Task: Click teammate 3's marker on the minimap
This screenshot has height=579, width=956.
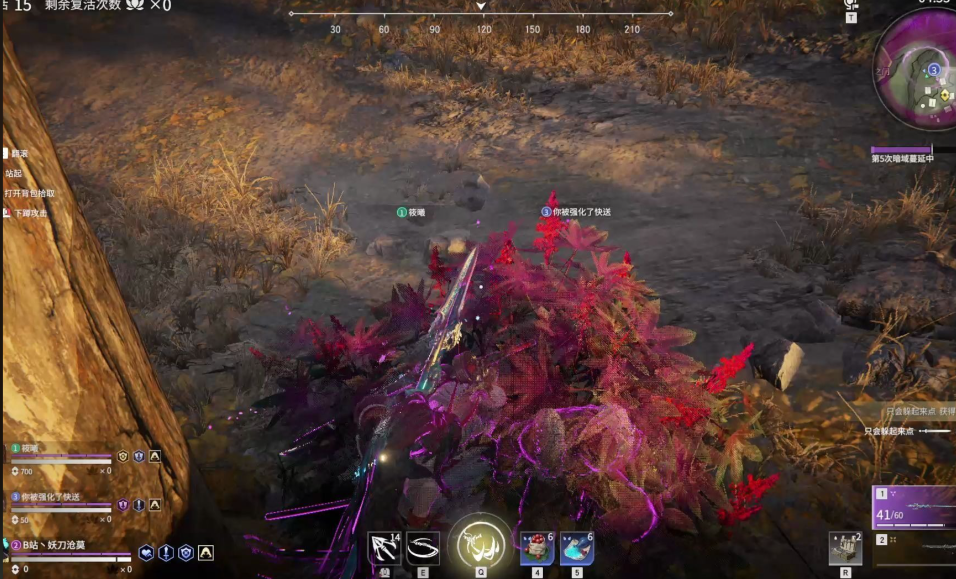Action: pos(933,70)
